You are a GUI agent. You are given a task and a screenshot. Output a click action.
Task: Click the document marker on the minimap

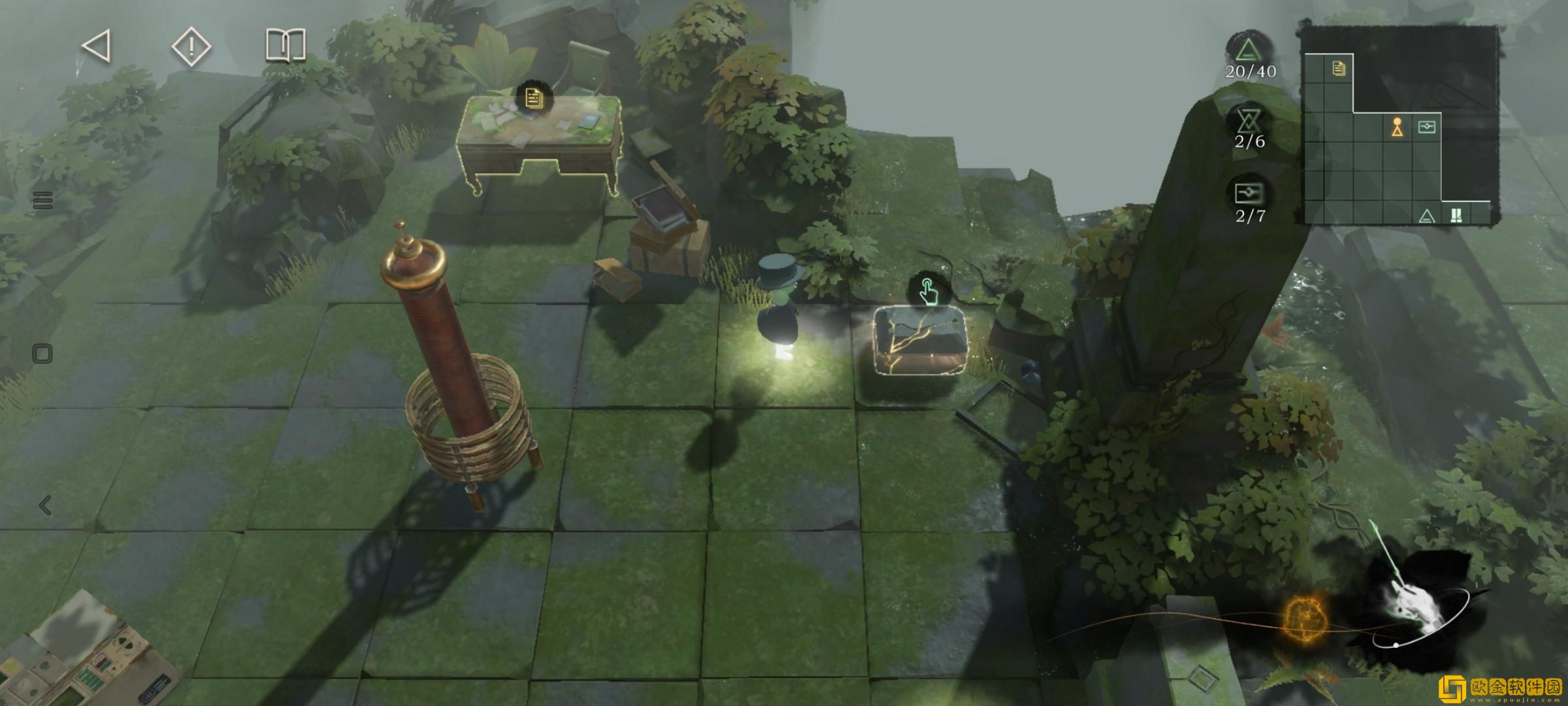(1338, 68)
